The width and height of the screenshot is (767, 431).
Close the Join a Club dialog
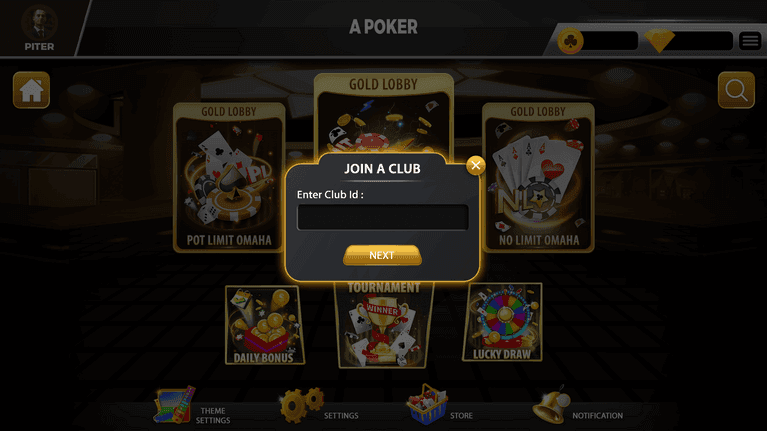coord(476,165)
